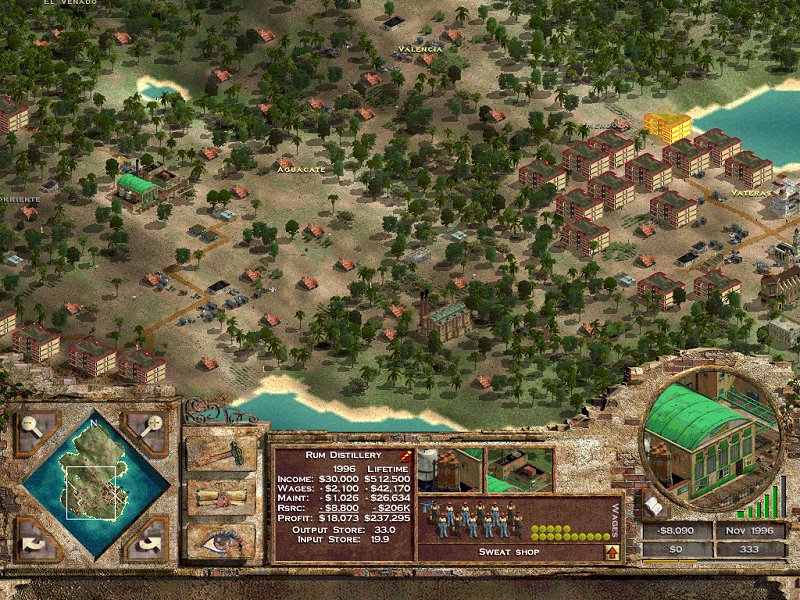Screen dimensions: 800x600
Task: Rotate the view with the lower-left arrow button
Action: pyautogui.click(x=36, y=541)
